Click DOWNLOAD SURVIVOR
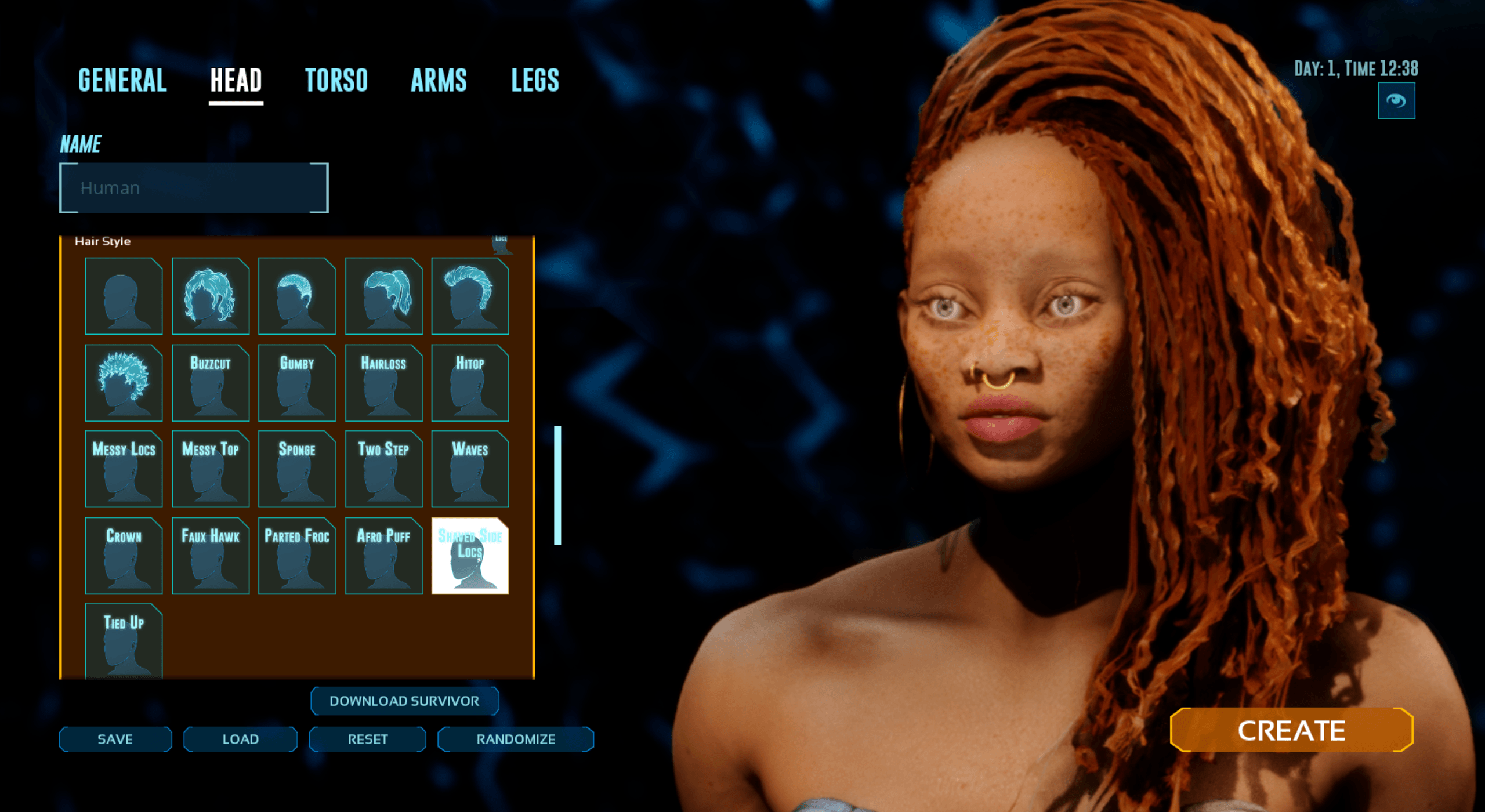 pos(404,701)
